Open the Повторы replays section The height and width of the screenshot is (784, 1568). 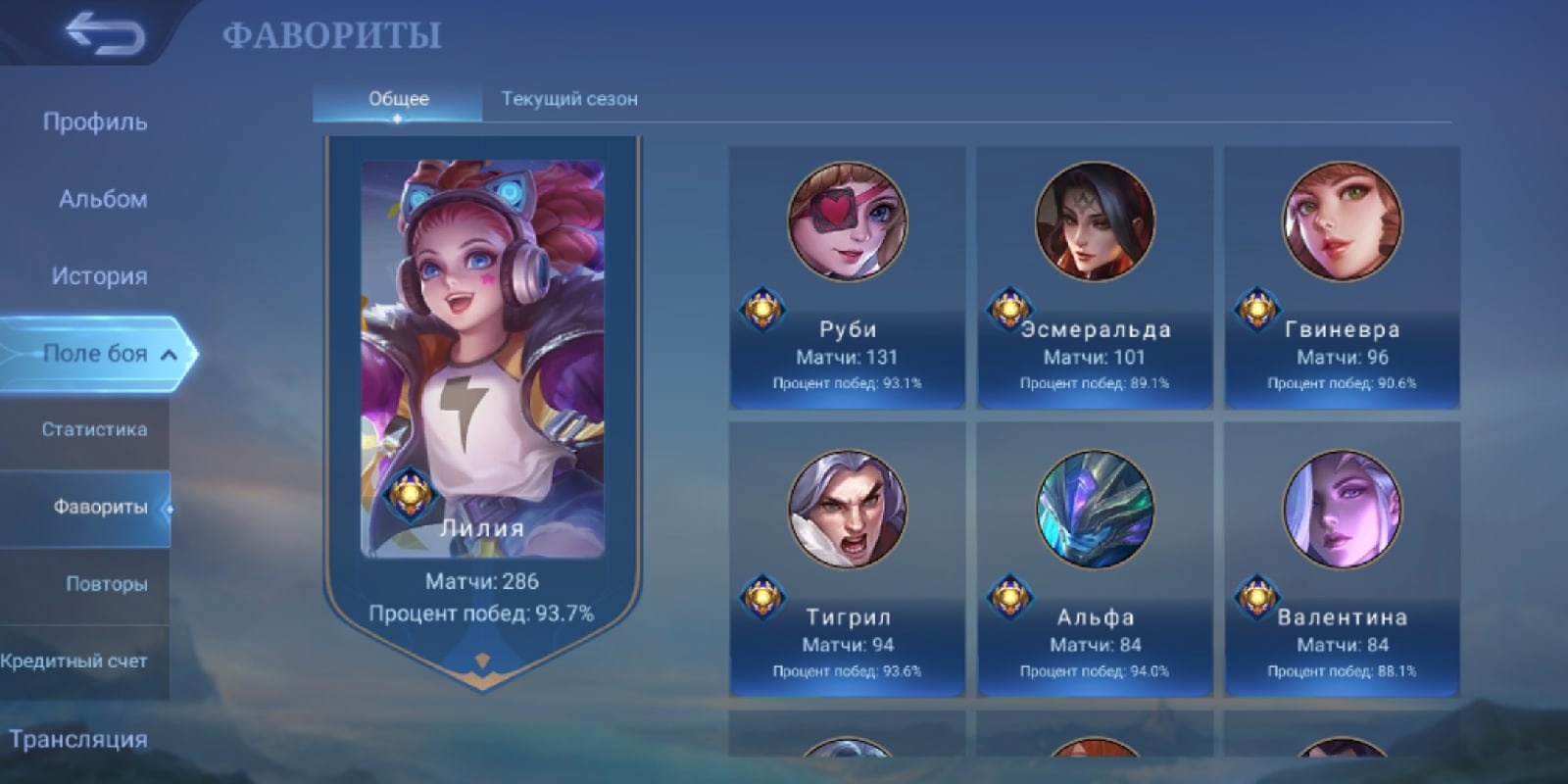[106, 584]
